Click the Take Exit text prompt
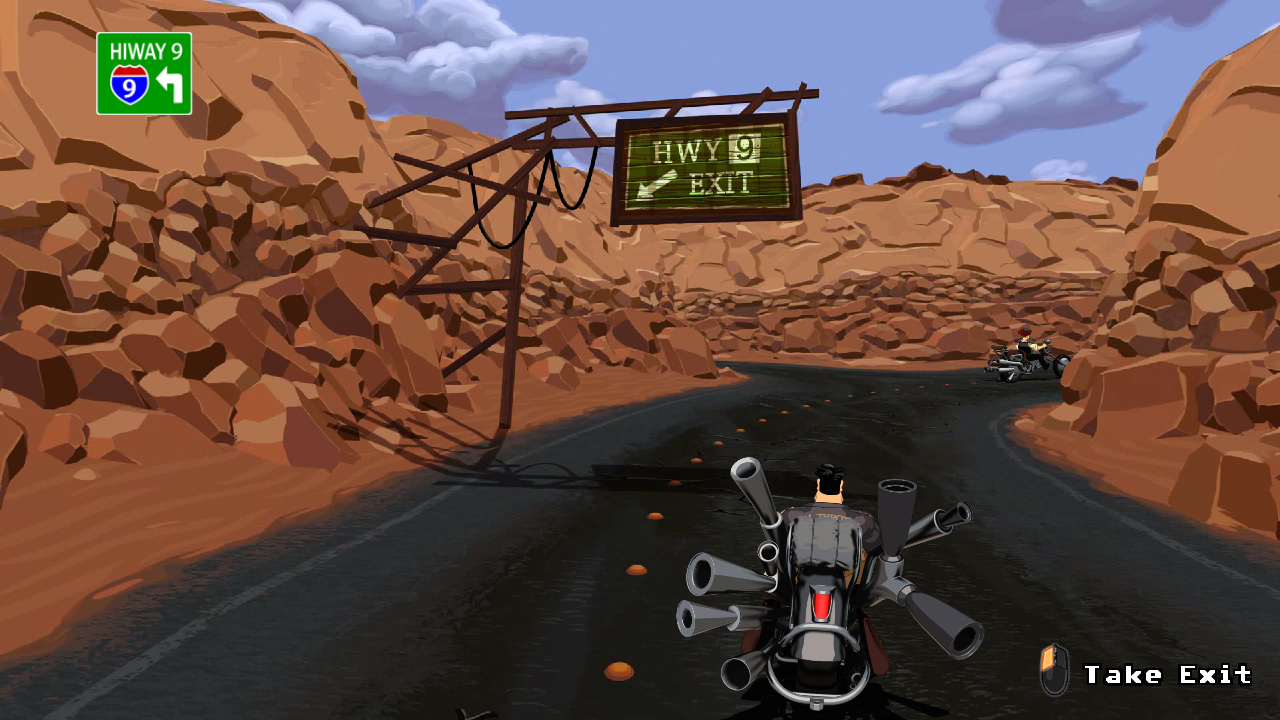Image resolution: width=1280 pixels, height=720 pixels. (x=1168, y=673)
